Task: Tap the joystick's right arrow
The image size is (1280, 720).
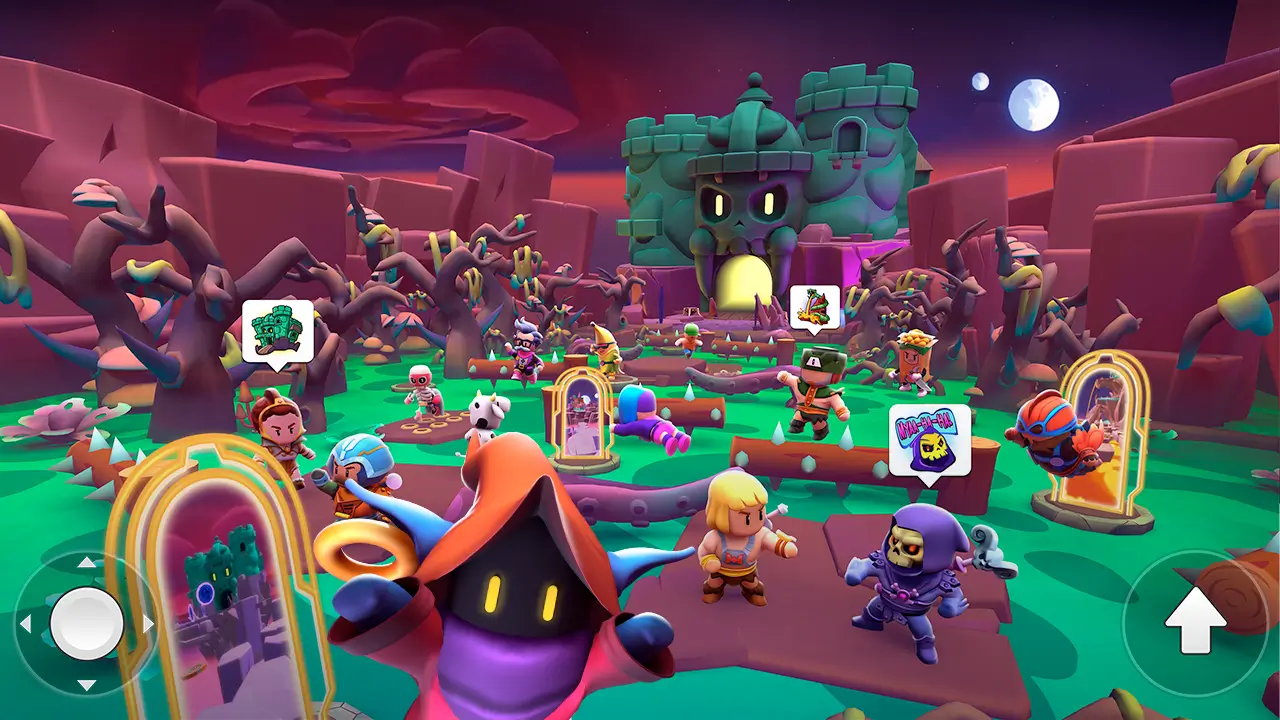Action: pyautogui.click(x=148, y=624)
